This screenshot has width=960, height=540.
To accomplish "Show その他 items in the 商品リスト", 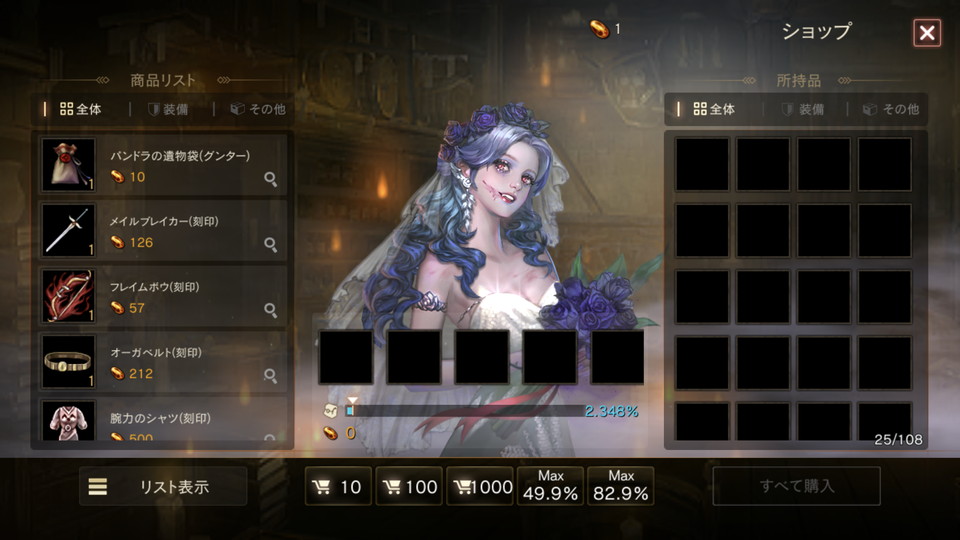I will coord(257,109).
